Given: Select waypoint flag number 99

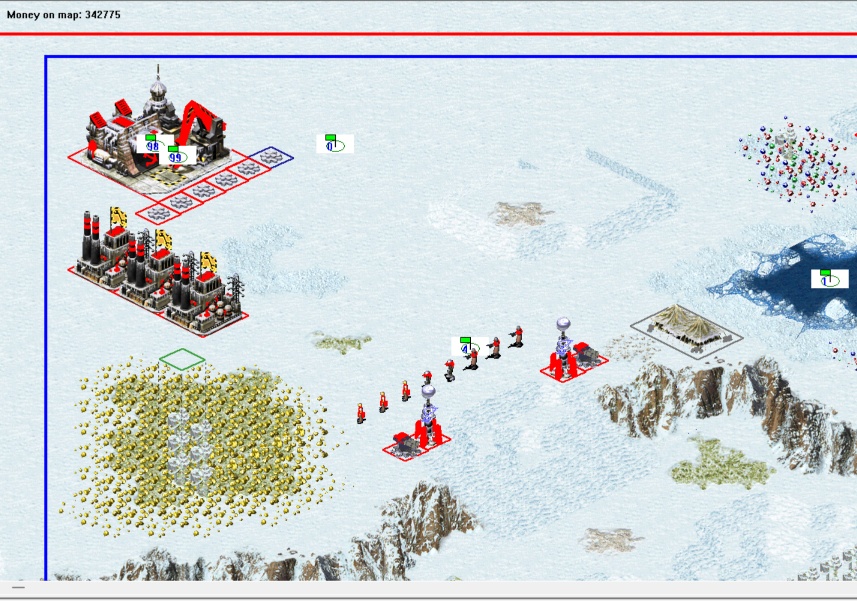Looking at the screenshot, I should pyautogui.click(x=176, y=155).
